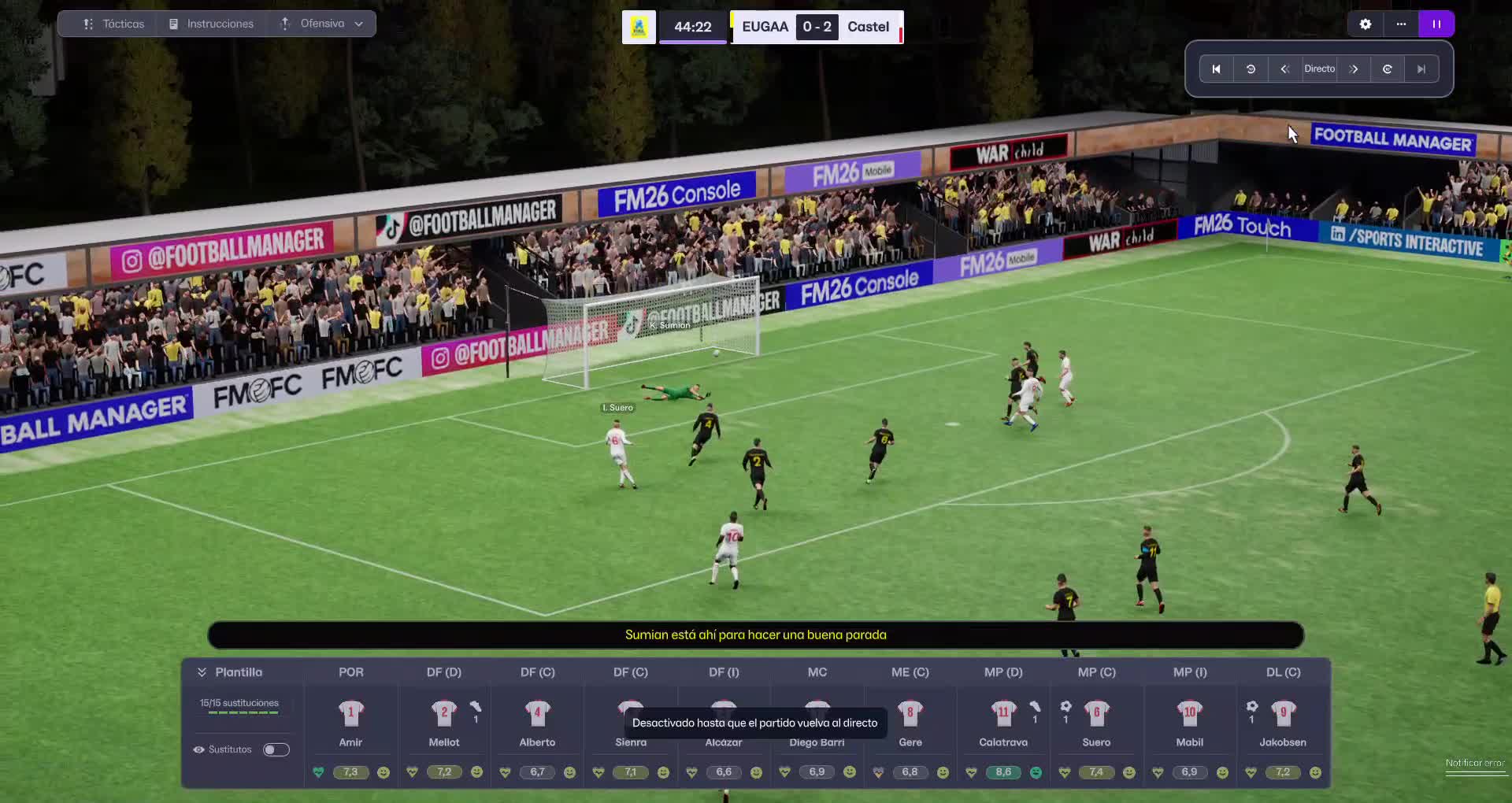The height and width of the screenshot is (803, 1512).
Task: Click the Notificar error link
Action: 1474,764
